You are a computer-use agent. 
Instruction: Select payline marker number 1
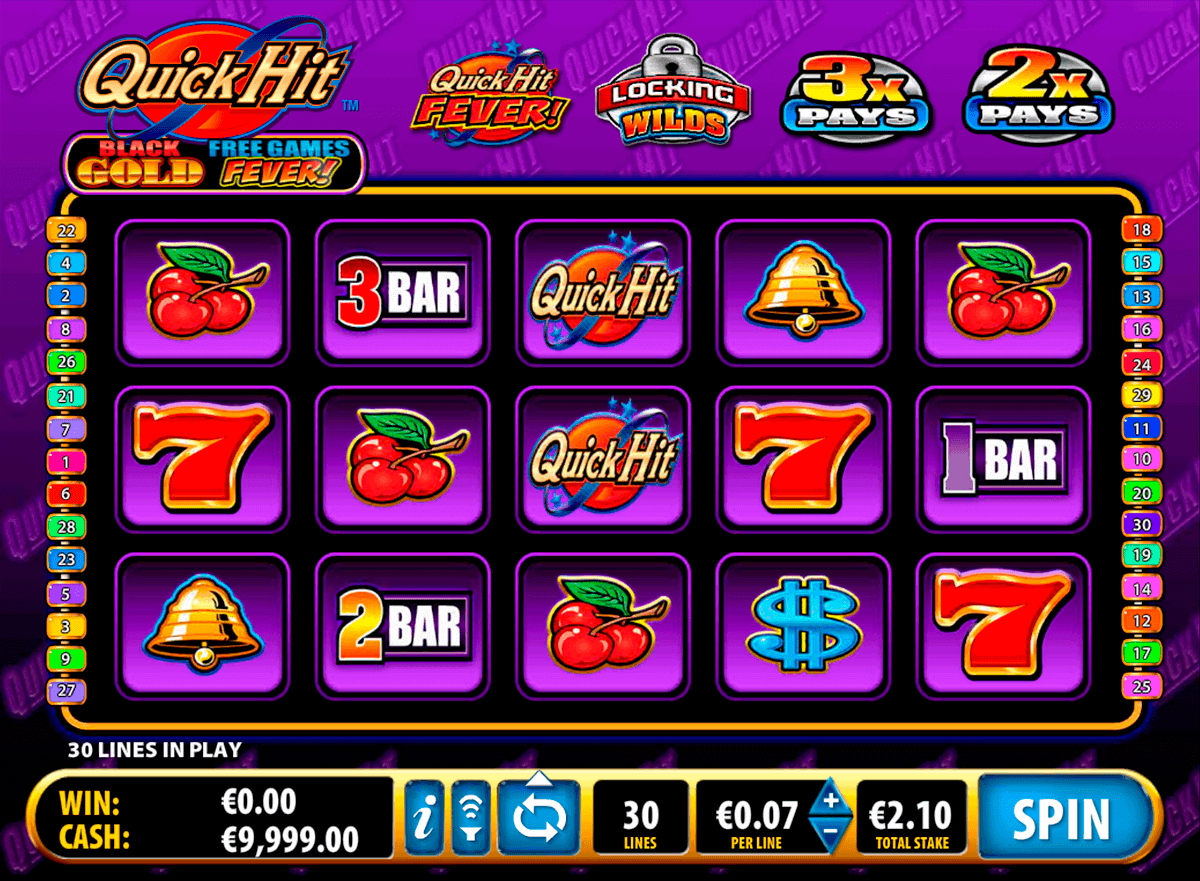(x=67, y=462)
